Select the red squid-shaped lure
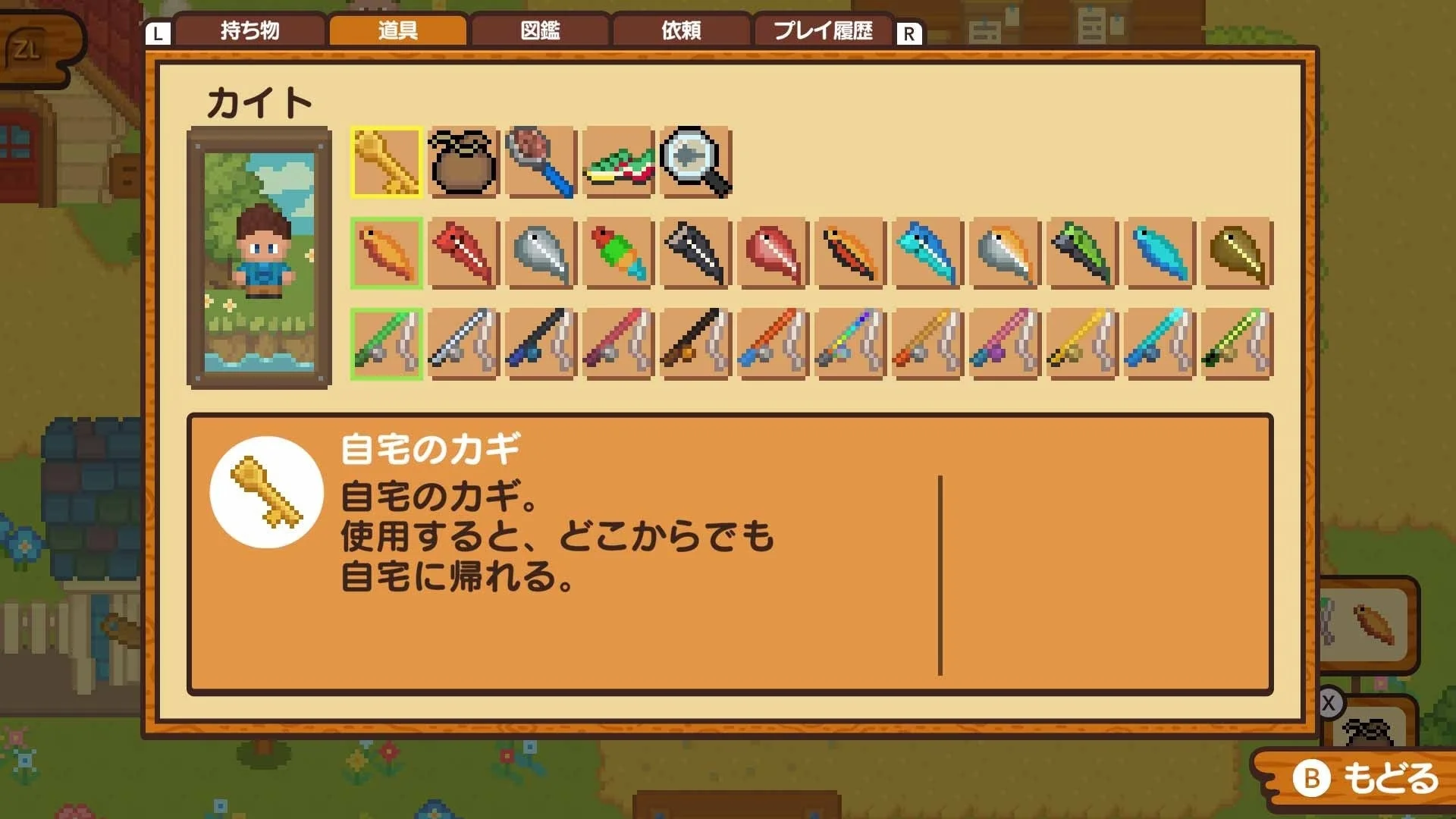This screenshot has height=819, width=1456. (463, 254)
